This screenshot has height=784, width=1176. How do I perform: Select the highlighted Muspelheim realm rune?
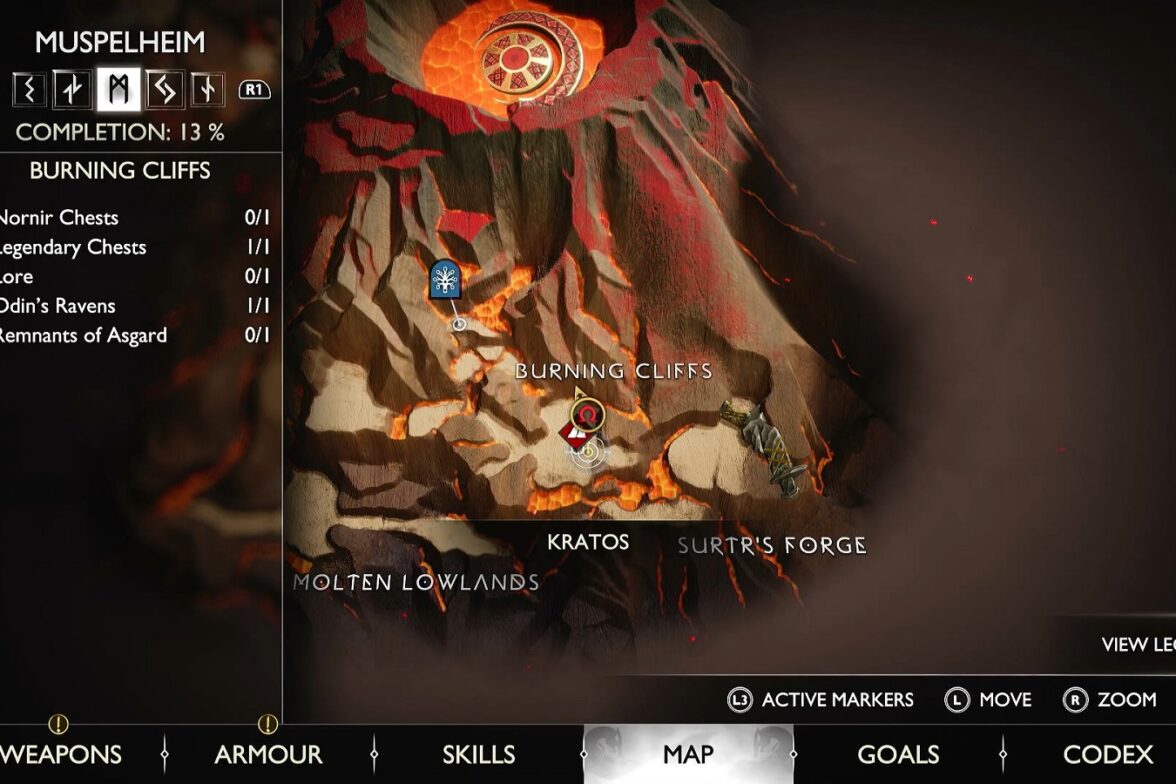[x=119, y=90]
